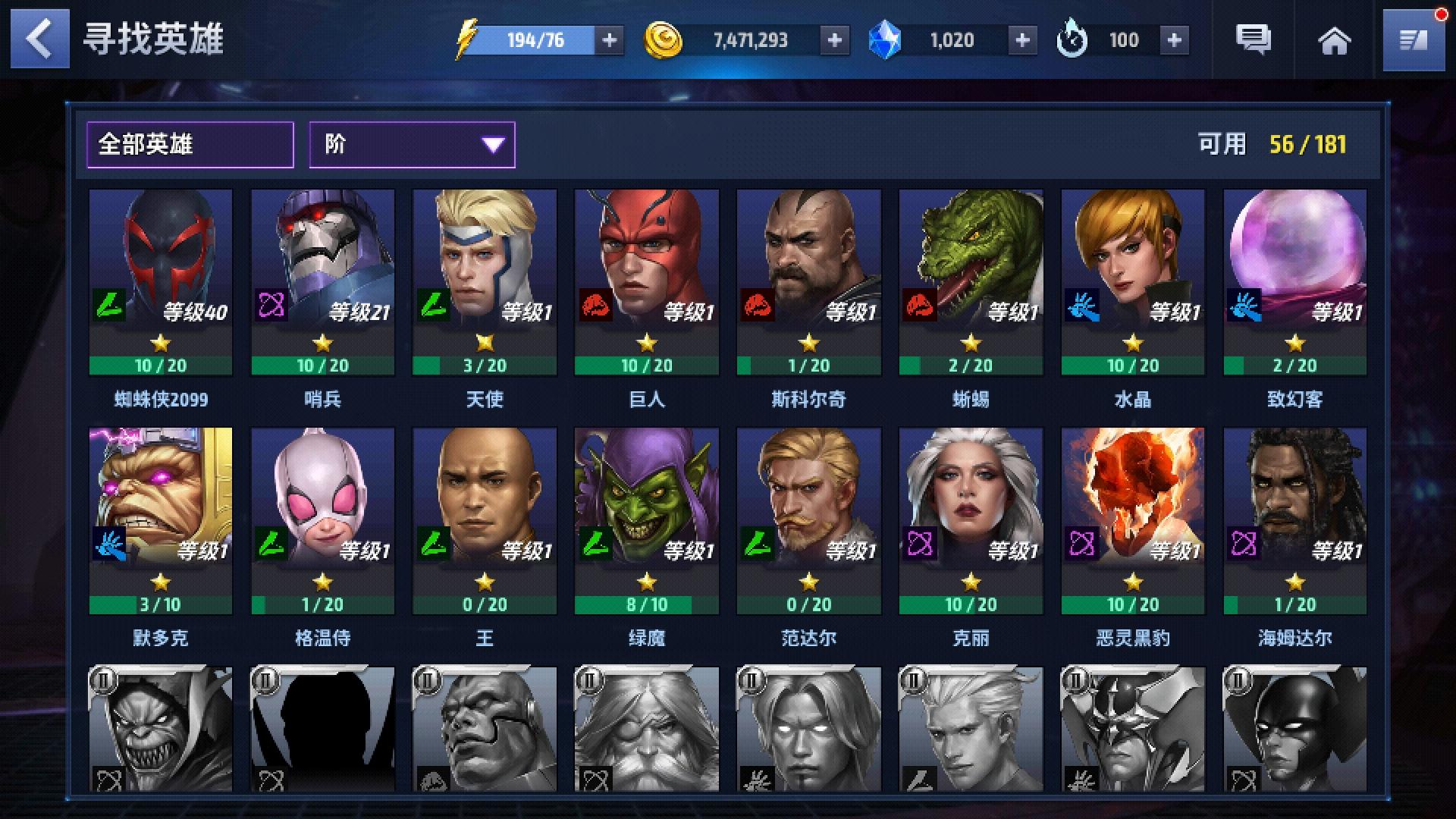This screenshot has height=819, width=1456.
Task: Open the 恶灵黑豹 flaming skull card
Action: (1133, 521)
